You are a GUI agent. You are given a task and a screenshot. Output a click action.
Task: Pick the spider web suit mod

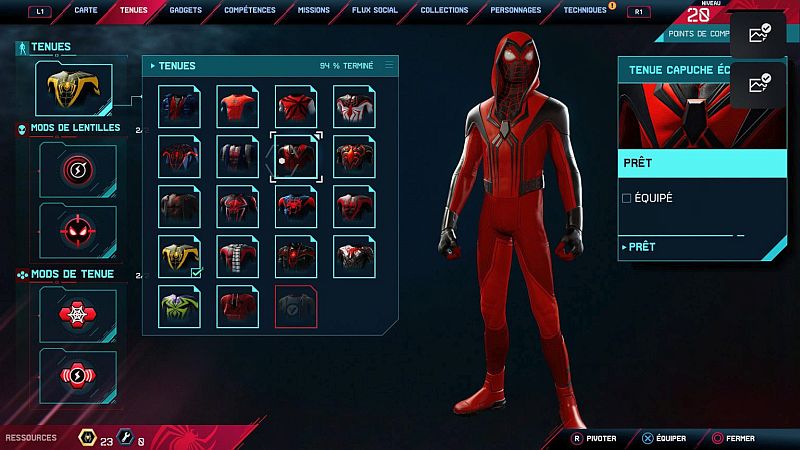(x=78, y=315)
